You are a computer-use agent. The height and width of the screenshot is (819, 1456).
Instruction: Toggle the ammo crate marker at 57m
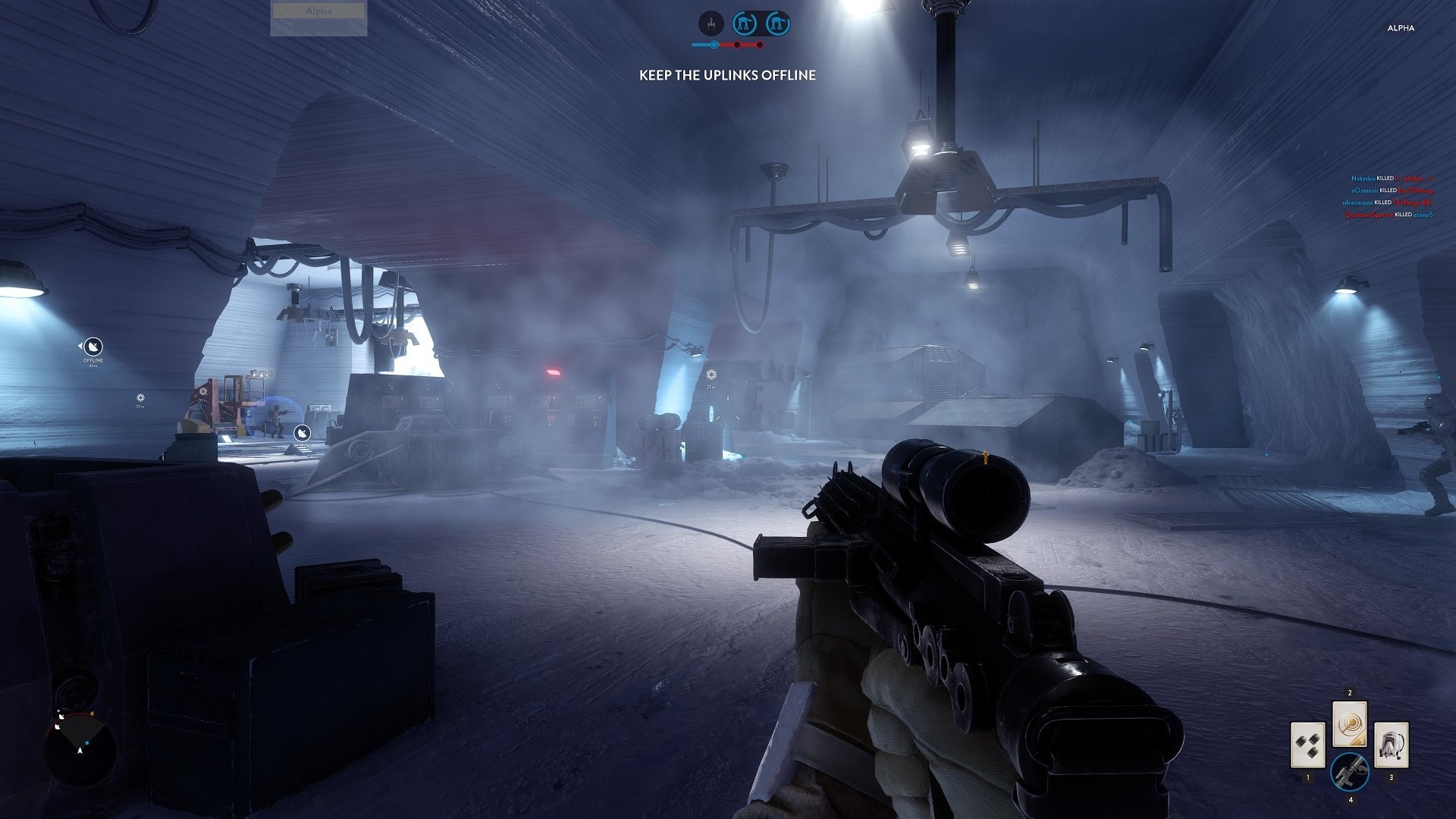[x=140, y=397]
